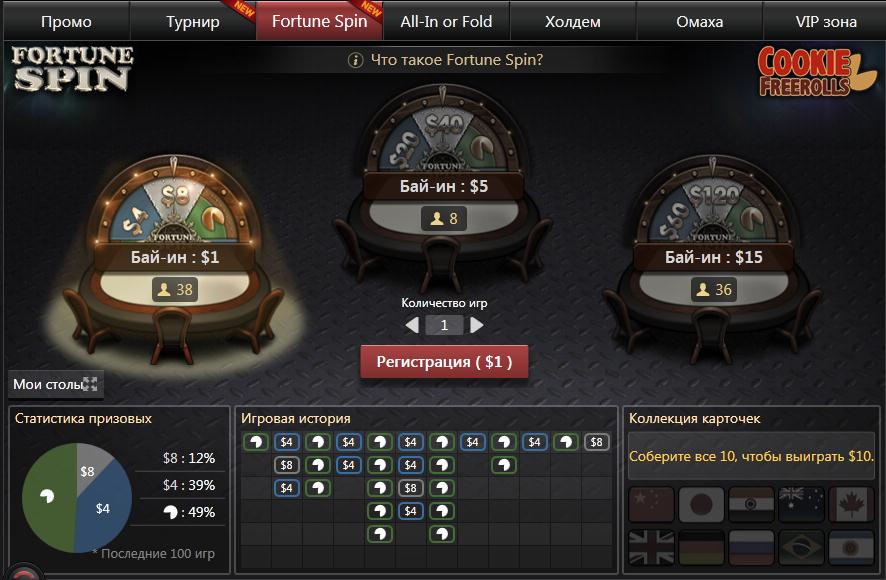Select the Fortune Spin tab
The height and width of the screenshot is (580, 886).
319,21
